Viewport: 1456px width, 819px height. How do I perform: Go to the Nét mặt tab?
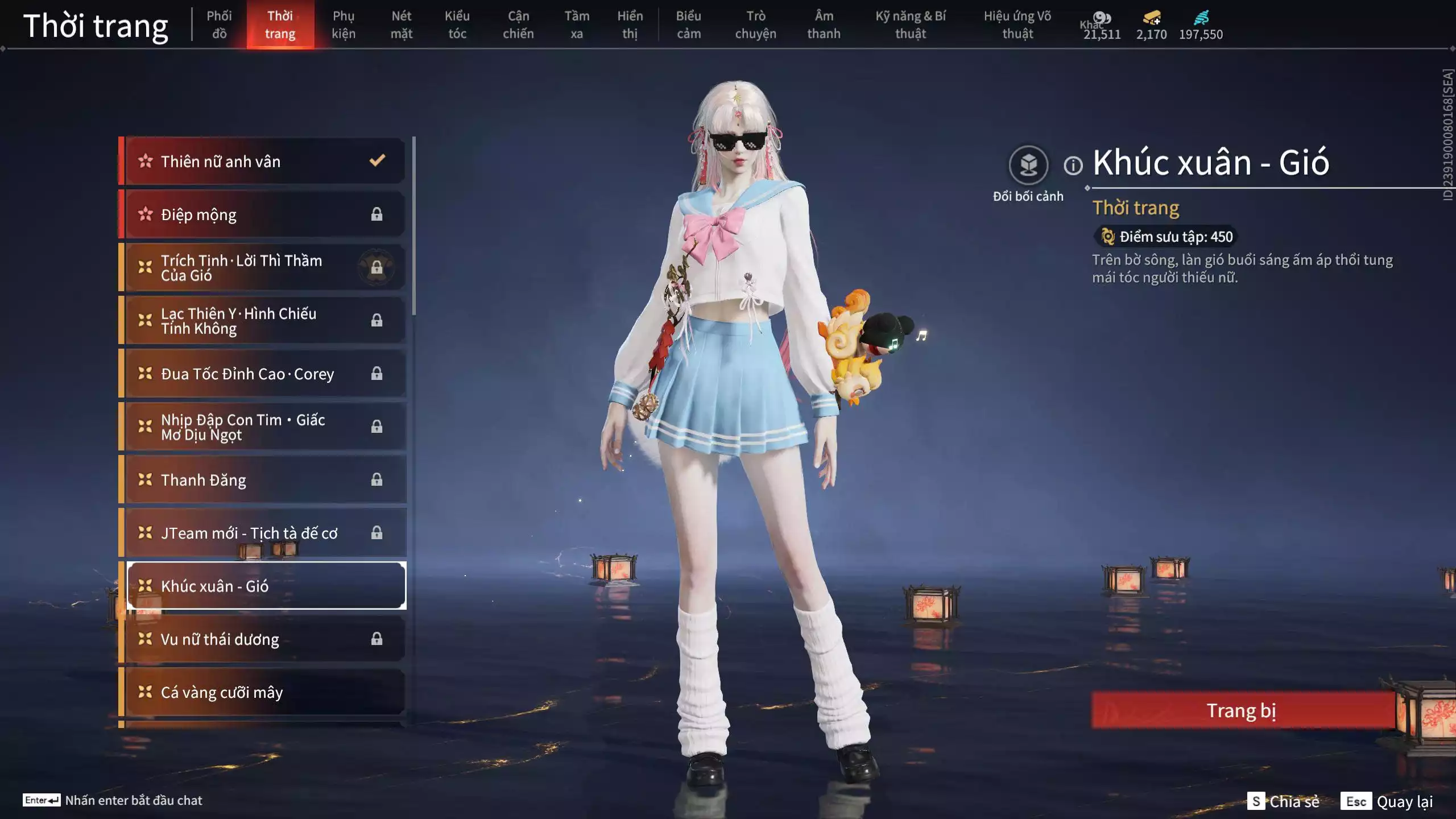tap(402, 25)
